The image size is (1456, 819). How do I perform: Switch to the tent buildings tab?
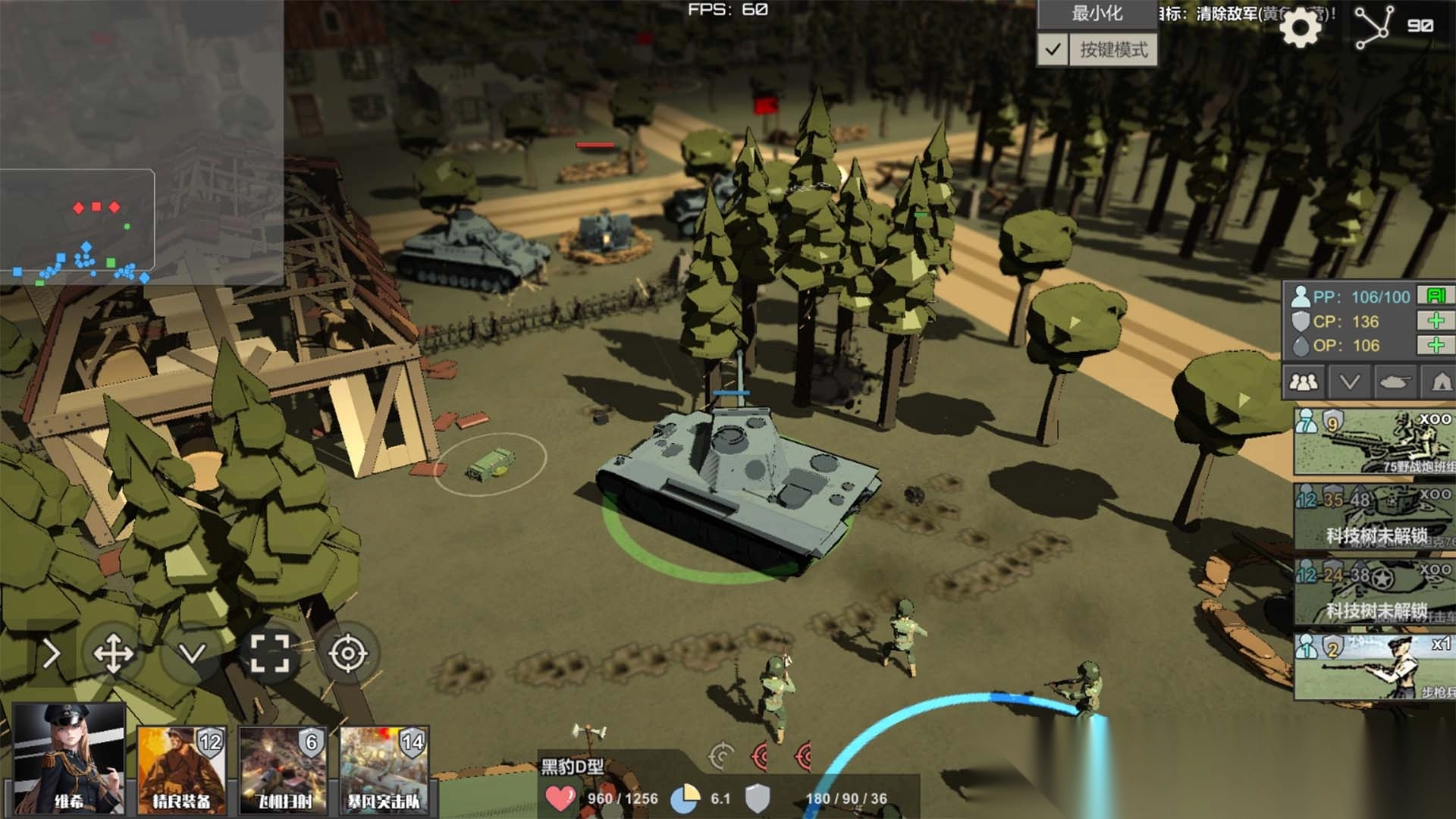[x=1441, y=382]
